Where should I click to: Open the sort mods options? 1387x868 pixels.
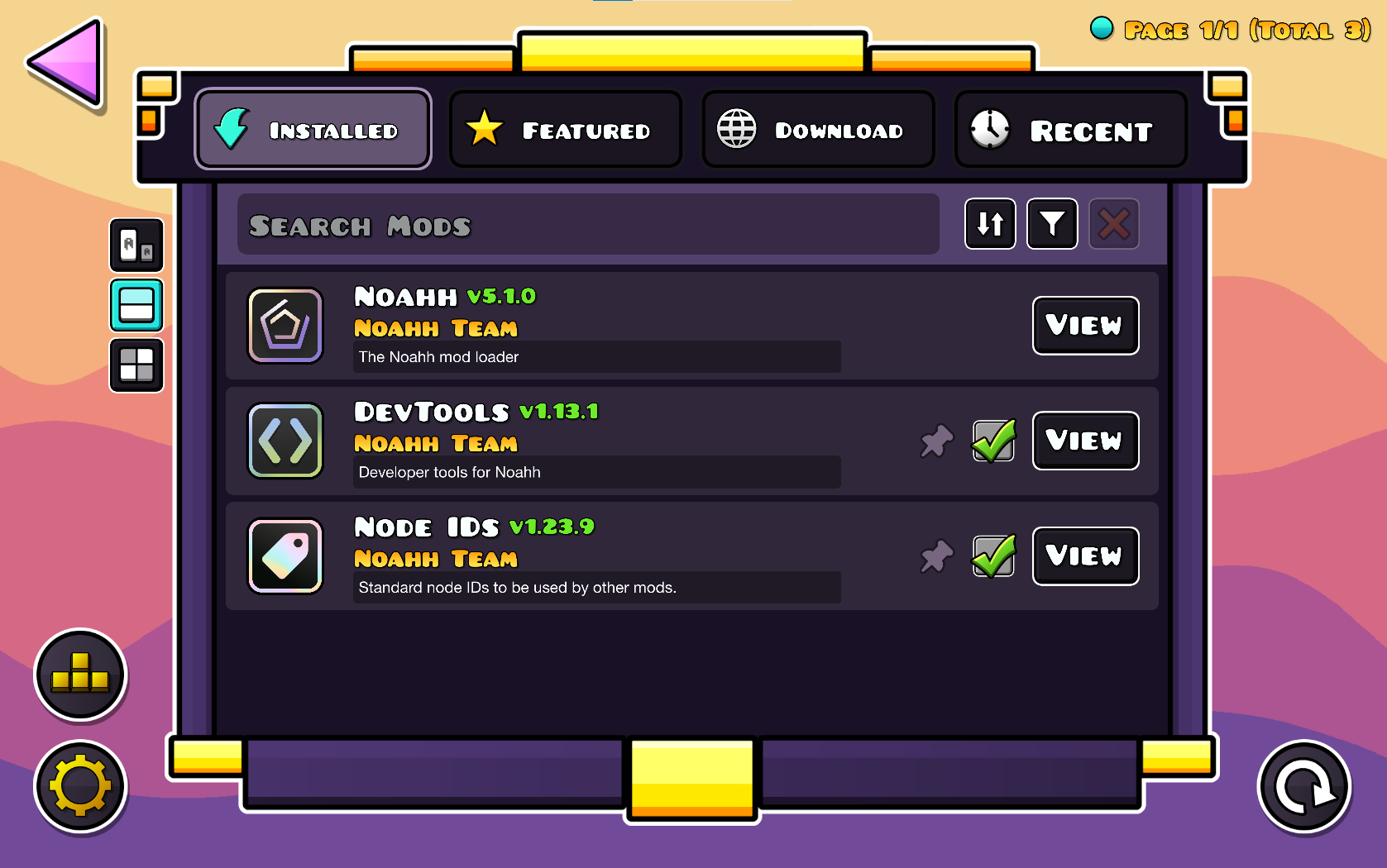pyautogui.click(x=990, y=224)
